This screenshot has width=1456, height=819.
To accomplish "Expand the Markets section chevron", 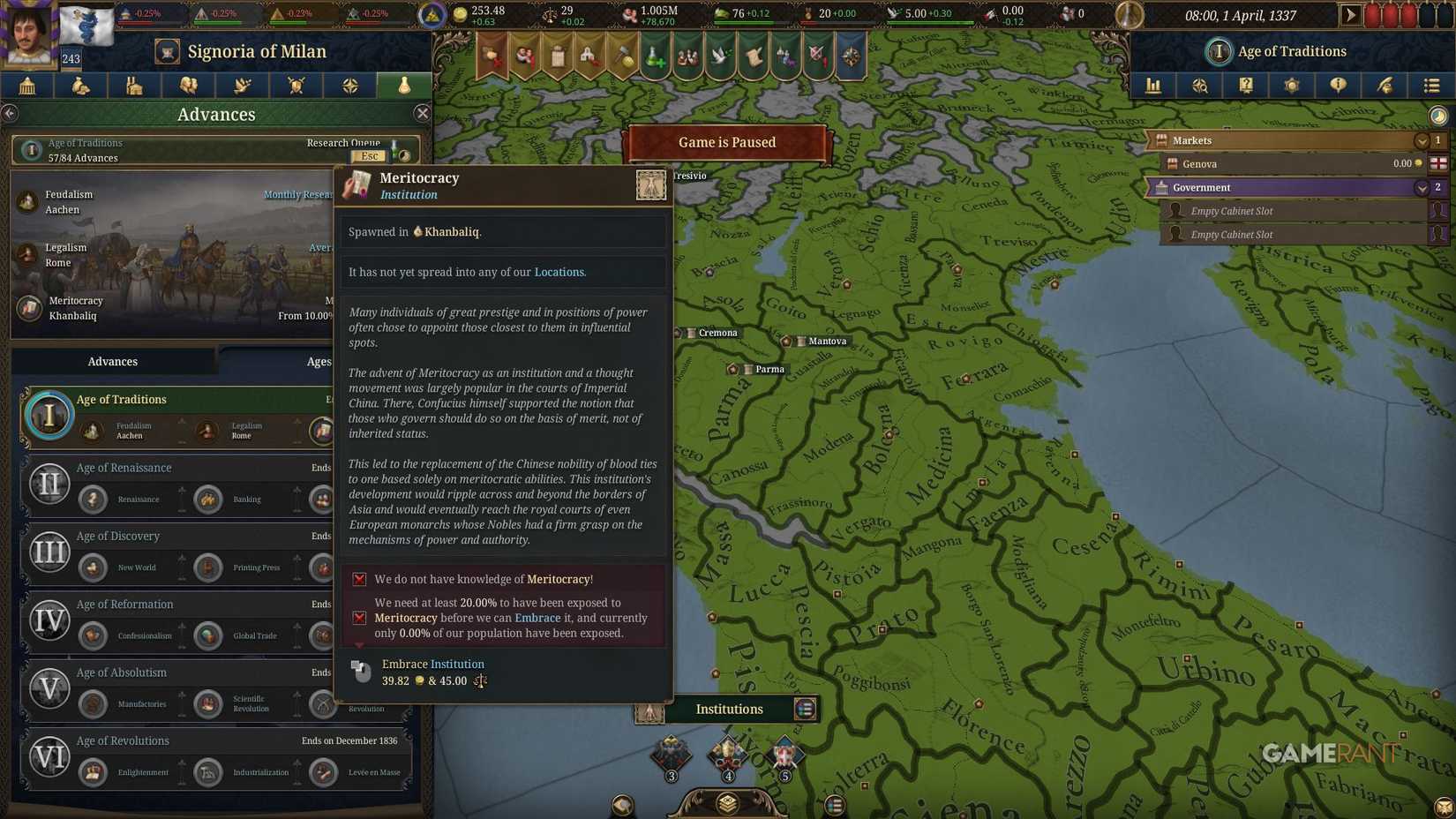I will pyautogui.click(x=1421, y=139).
